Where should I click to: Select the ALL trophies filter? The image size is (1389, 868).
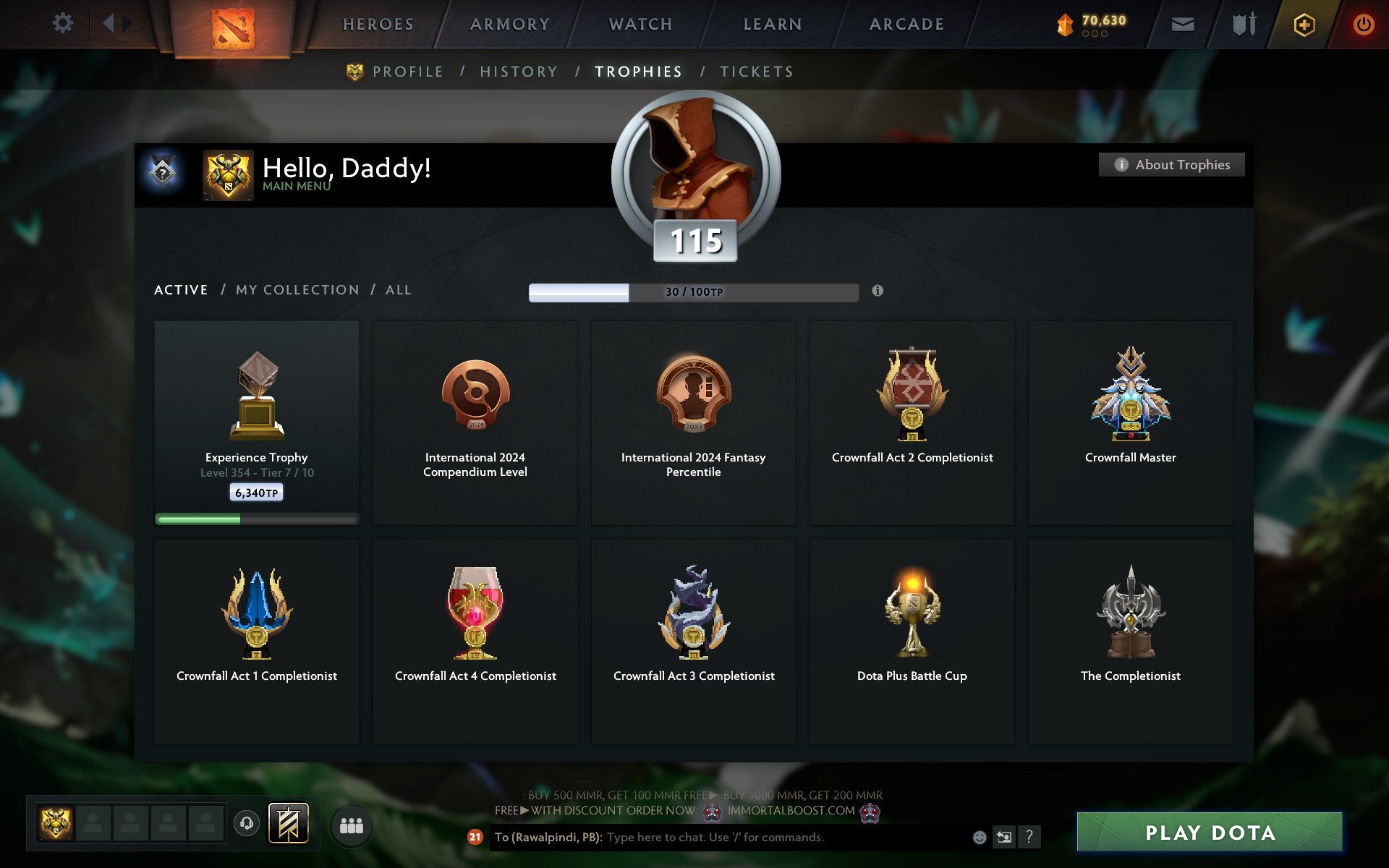coord(398,289)
